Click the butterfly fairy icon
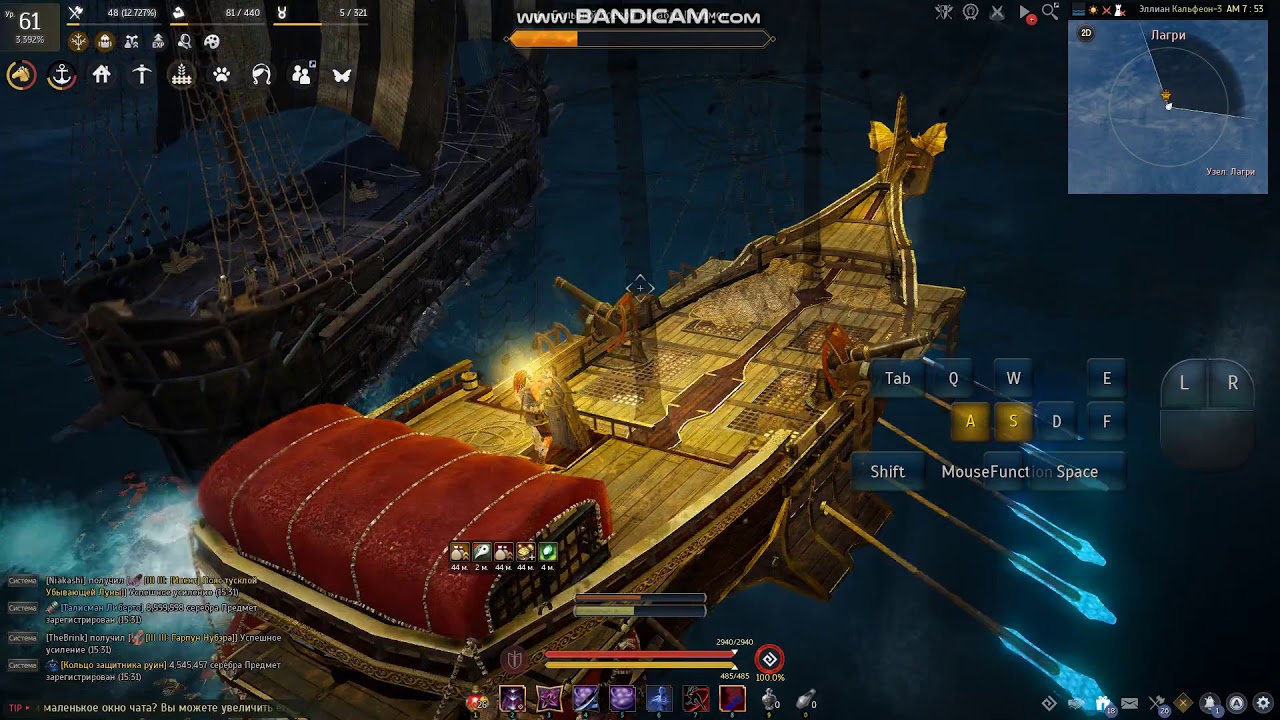This screenshot has width=1280, height=720. point(342,75)
